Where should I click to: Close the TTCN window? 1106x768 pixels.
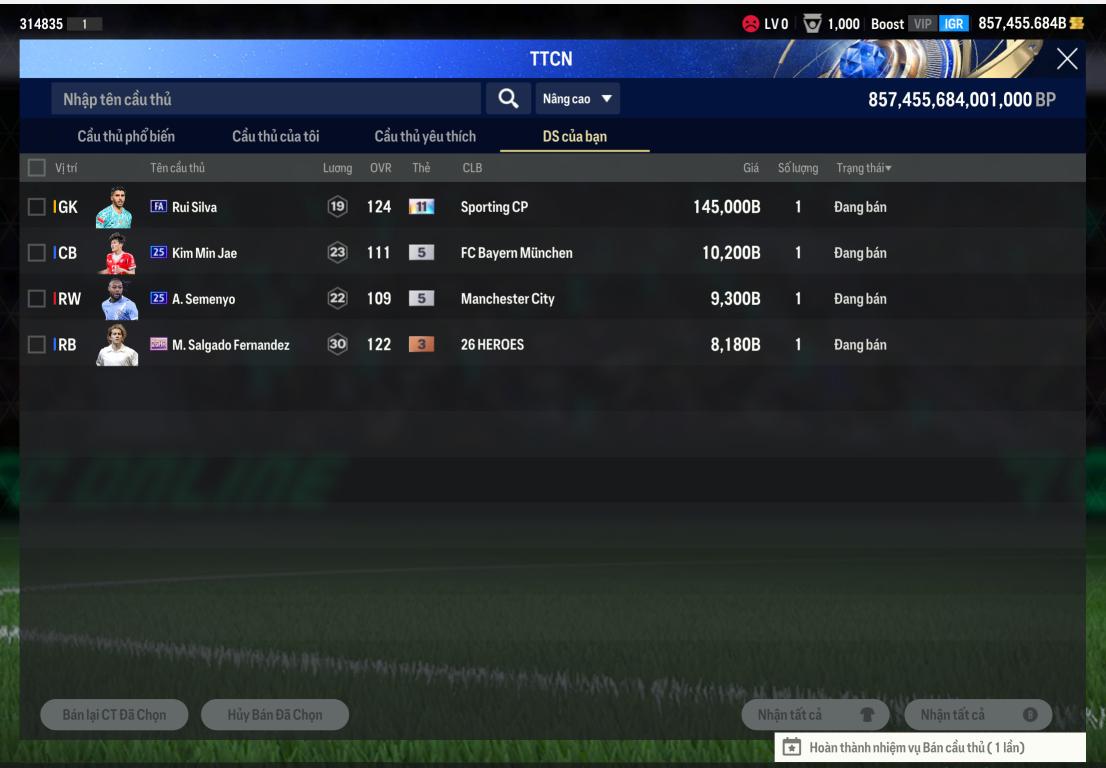[x=1066, y=60]
